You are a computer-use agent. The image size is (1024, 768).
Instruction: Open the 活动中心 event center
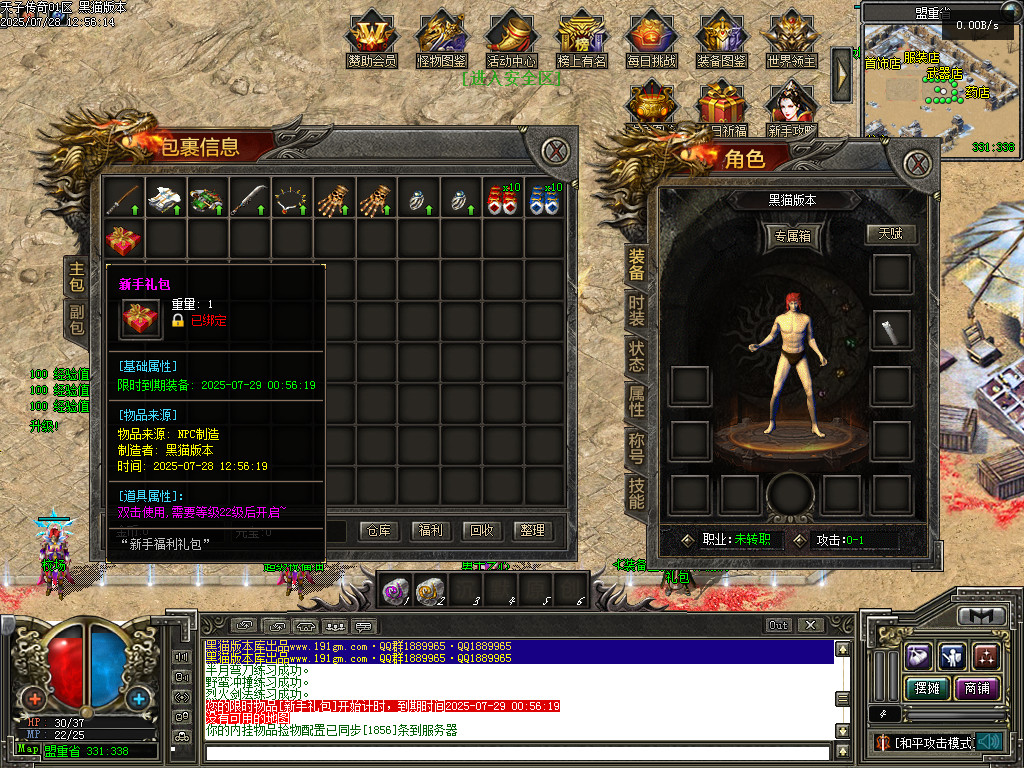pyautogui.click(x=511, y=39)
